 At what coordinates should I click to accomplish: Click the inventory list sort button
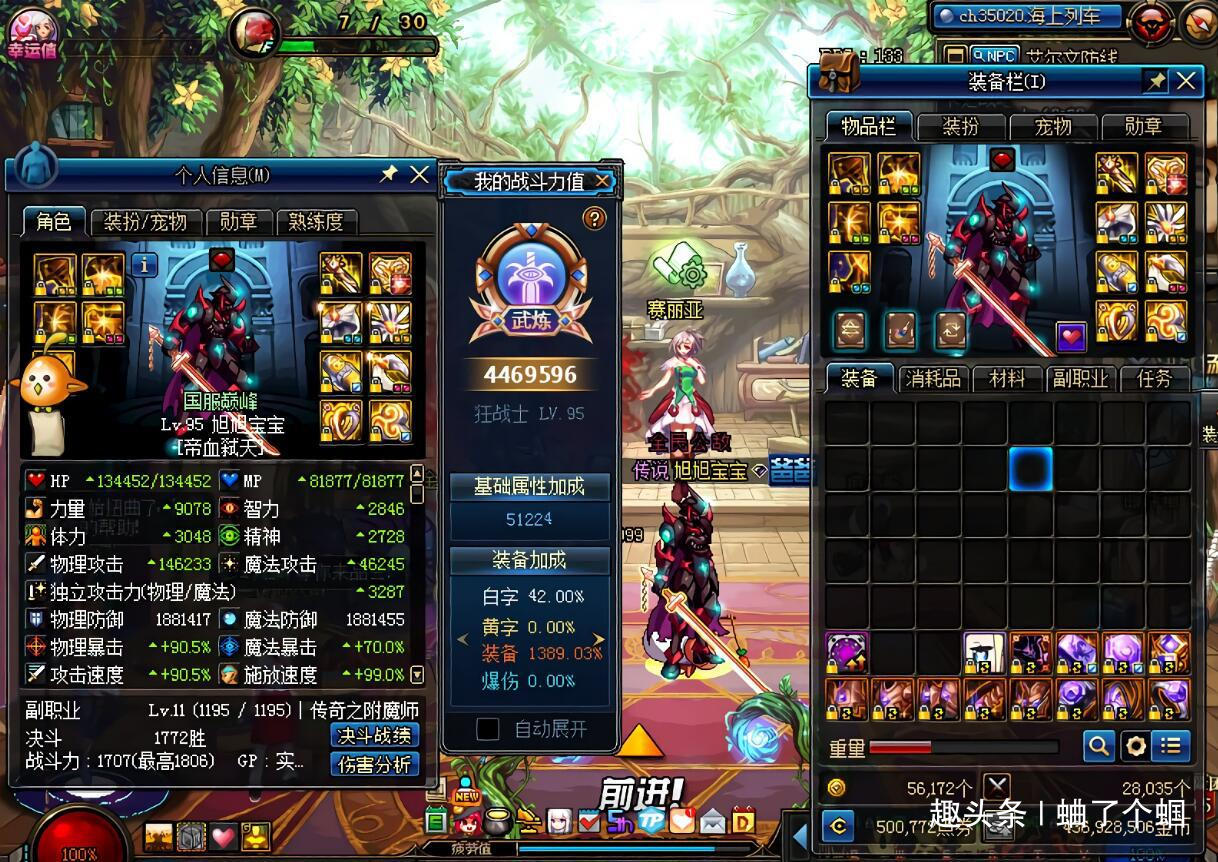point(1171,746)
